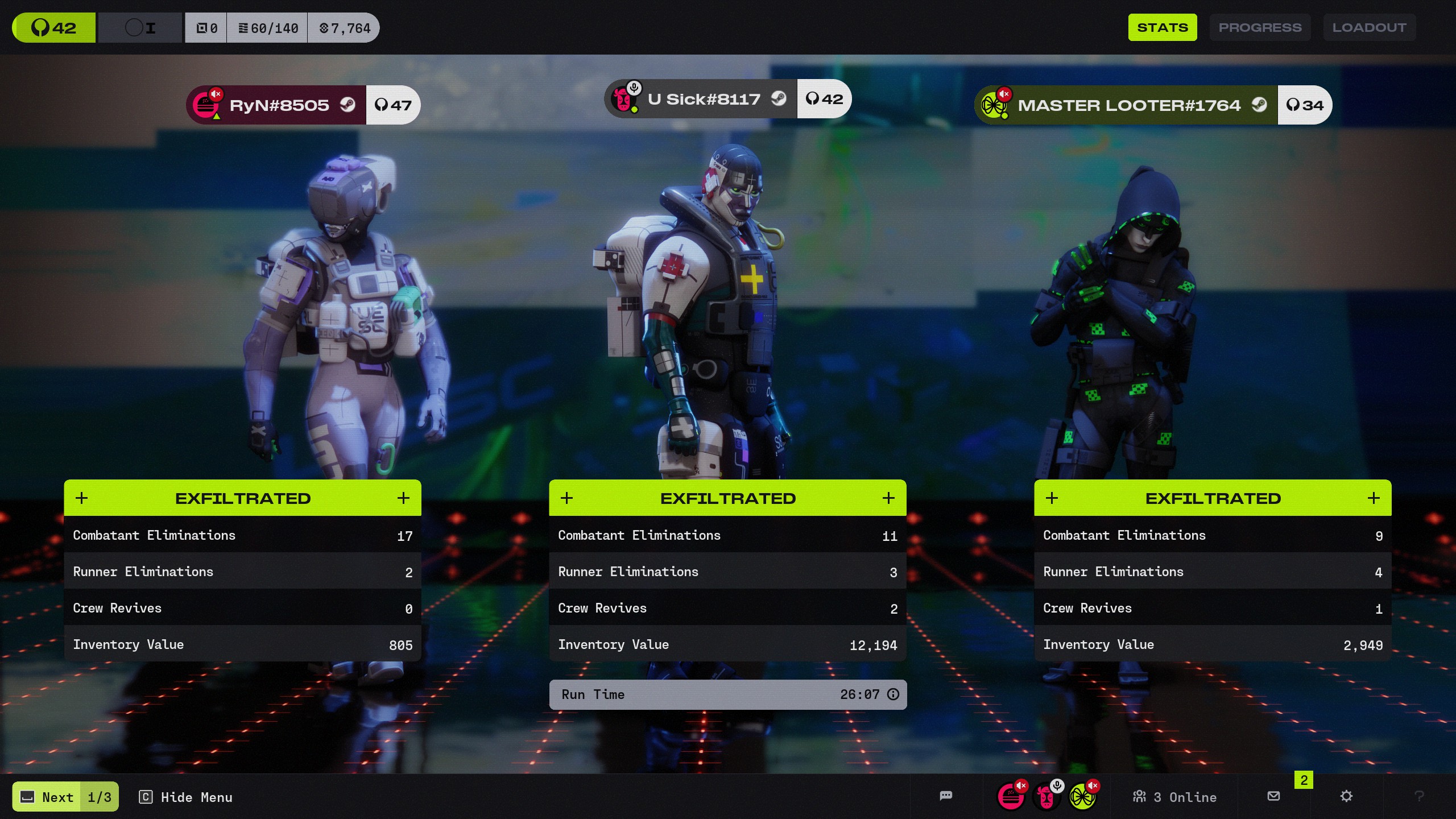Image resolution: width=1456 pixels, height=819 pixels.
Task: Click the help question mark
Action: pos(1419,796)
